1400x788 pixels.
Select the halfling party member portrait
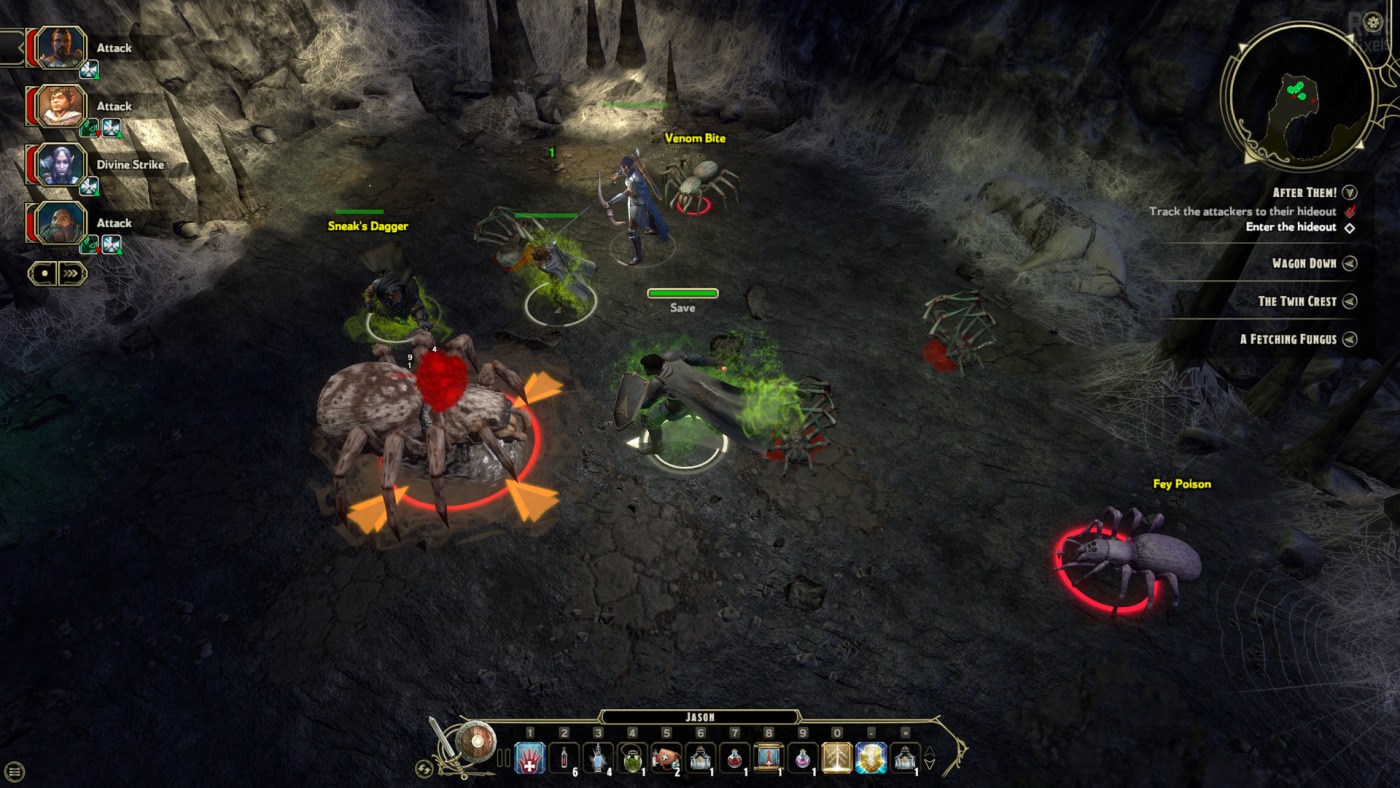pos(61,106)
